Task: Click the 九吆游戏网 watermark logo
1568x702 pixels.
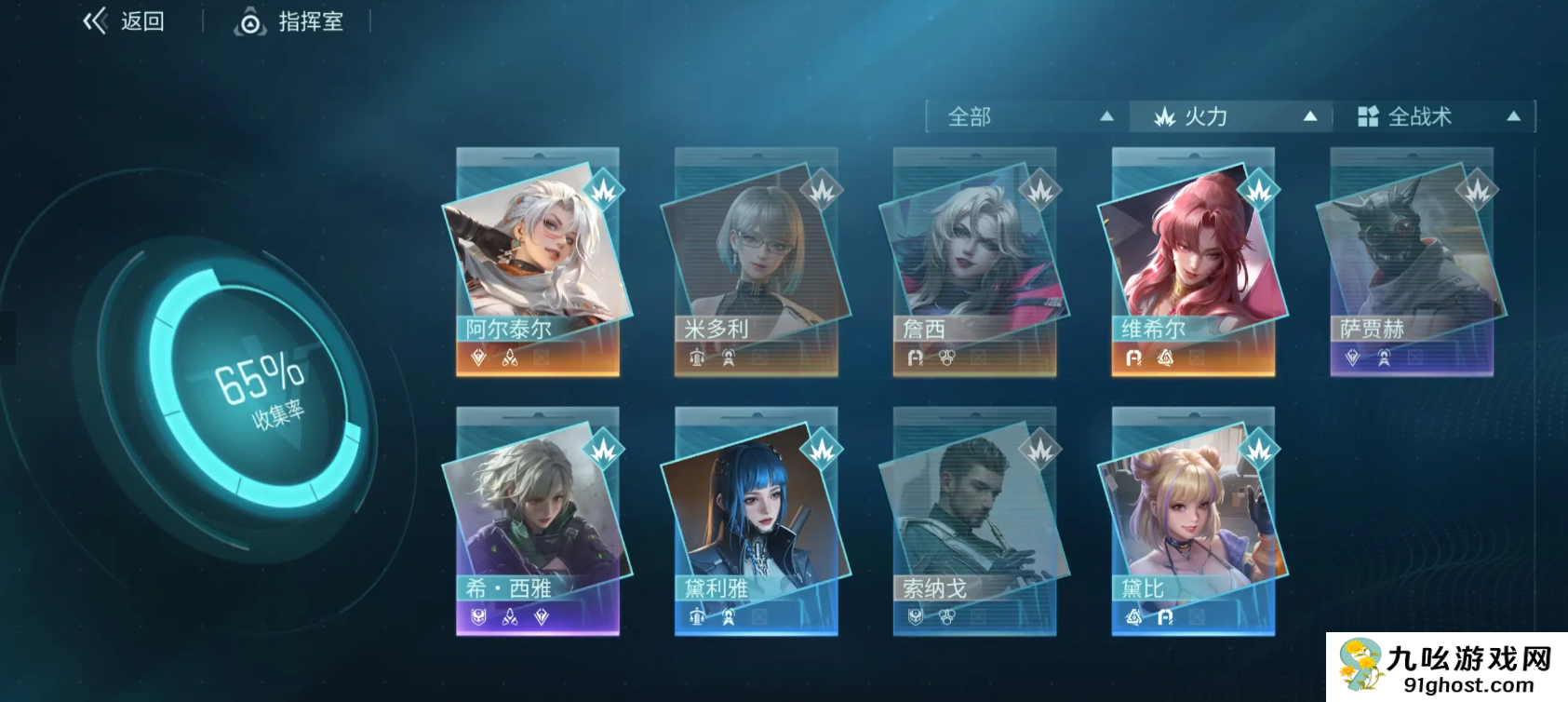Action: [1447, 668]
